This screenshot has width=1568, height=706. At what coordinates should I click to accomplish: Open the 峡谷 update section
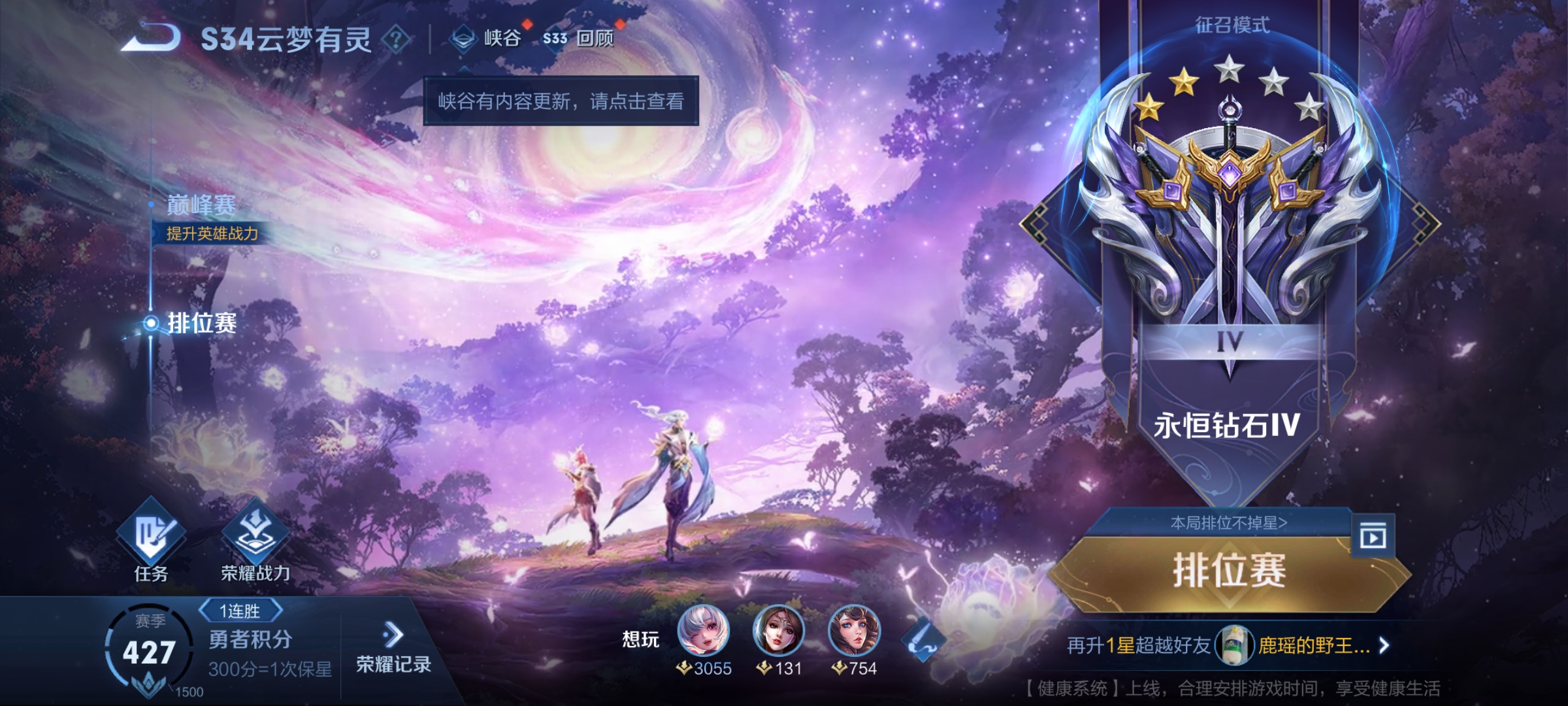coord(487,38)
